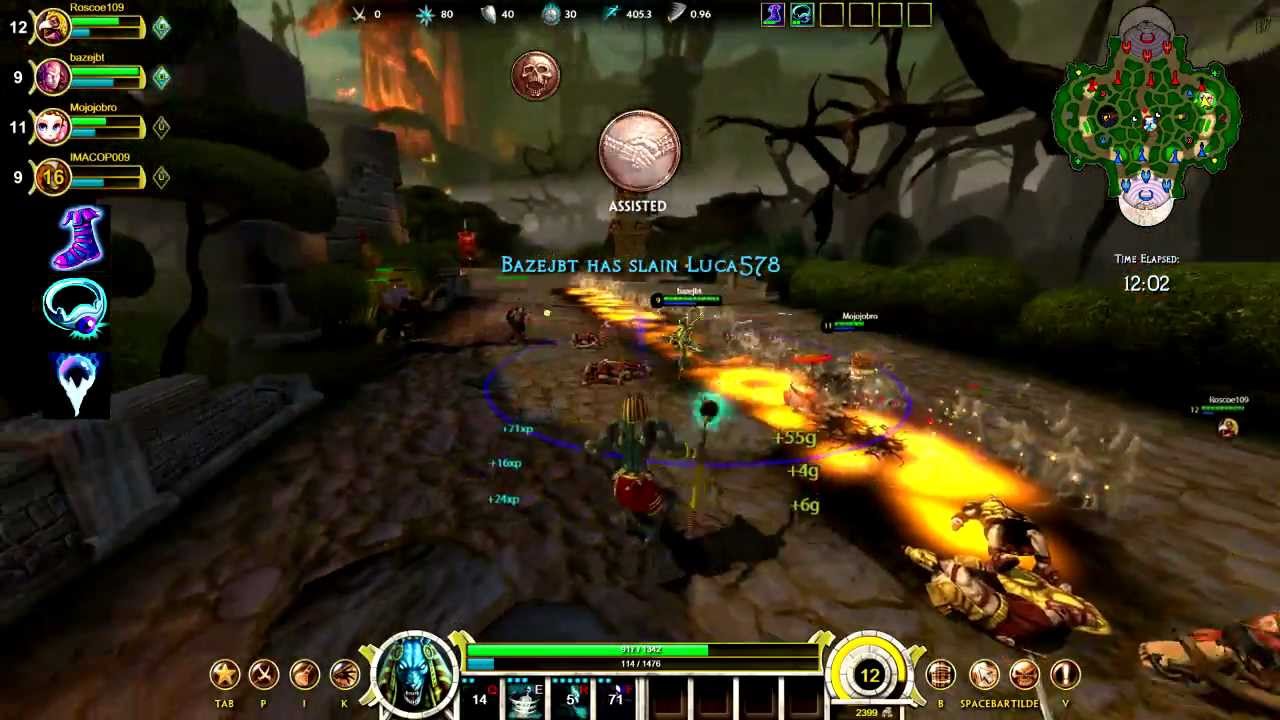Open the skills icon labeled K

click(344, 675)
